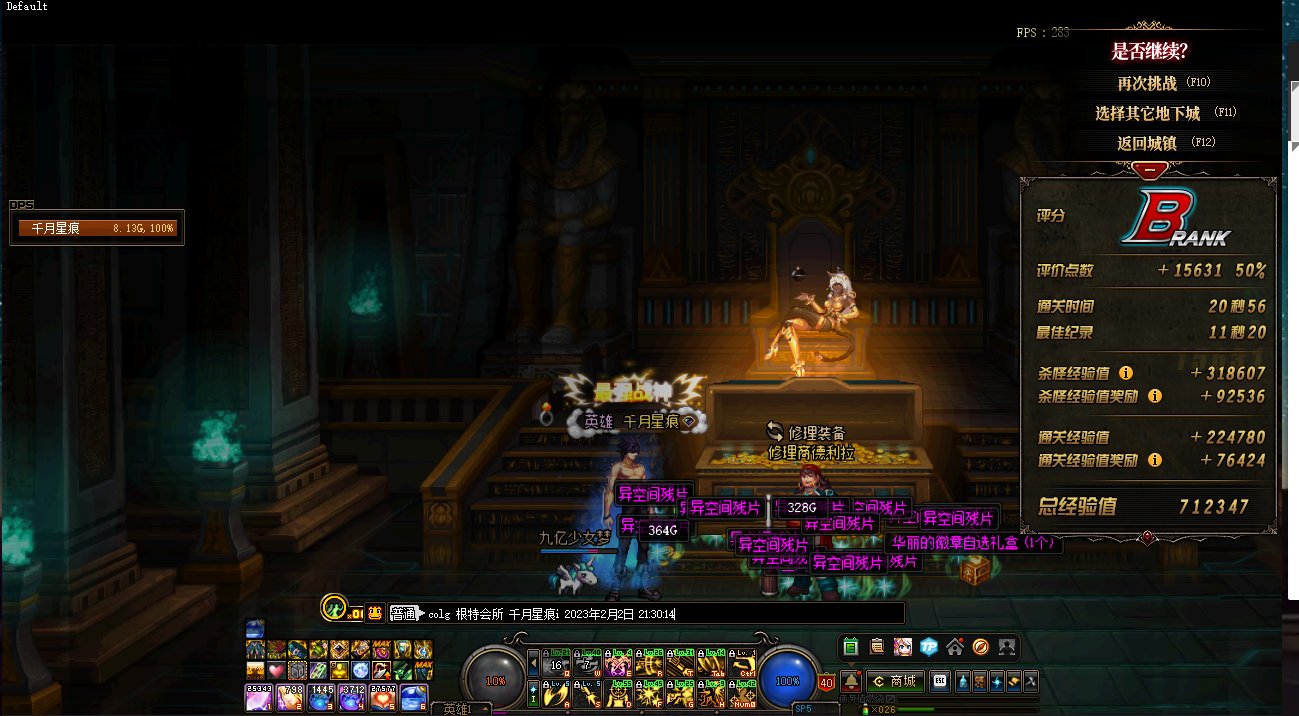Image resolution: width=1299 pixels, height=716 pixels.
Task: Open the red bell notification icon
Action: coord(852,681)
